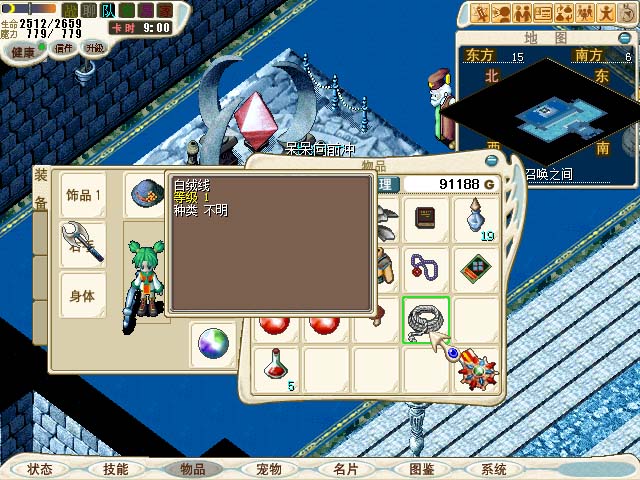Select the equipped battle axe slot

(84, 243)
